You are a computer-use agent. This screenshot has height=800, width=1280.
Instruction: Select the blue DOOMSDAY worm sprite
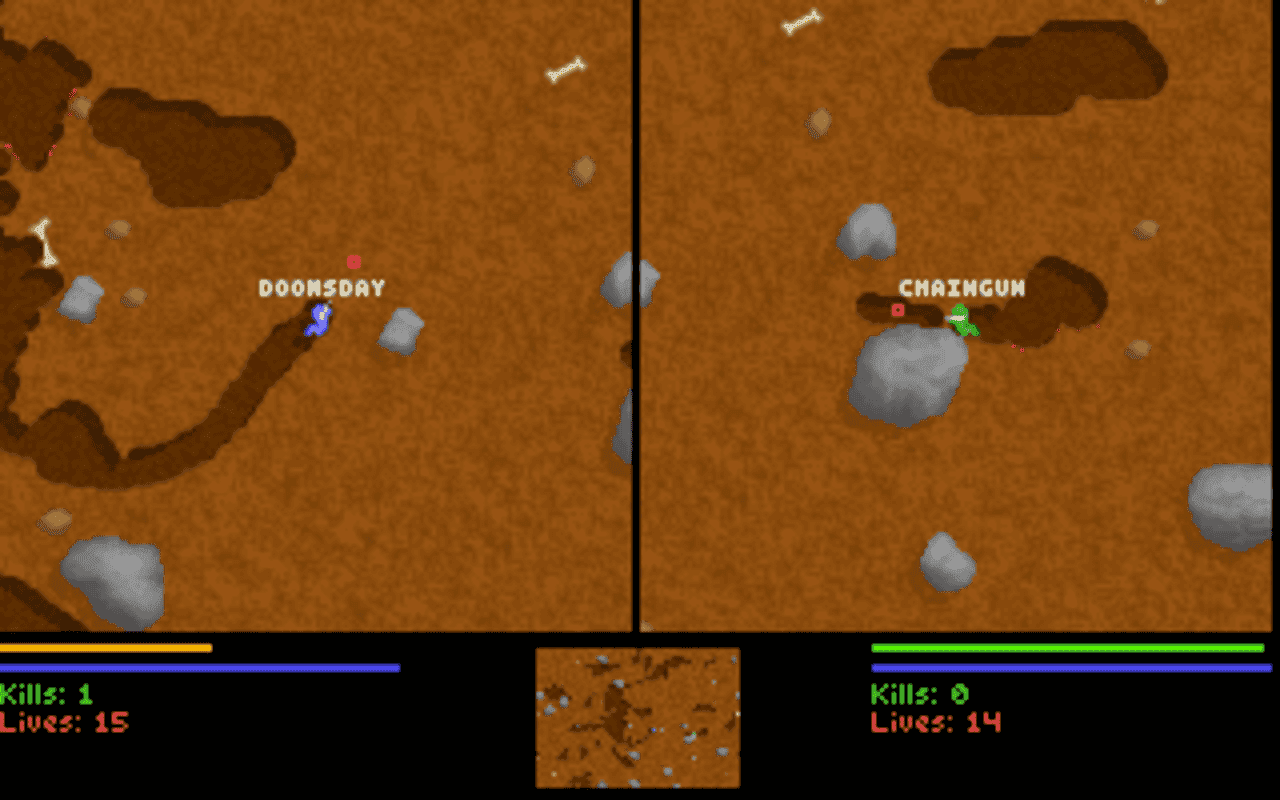(x=318, y=320)
